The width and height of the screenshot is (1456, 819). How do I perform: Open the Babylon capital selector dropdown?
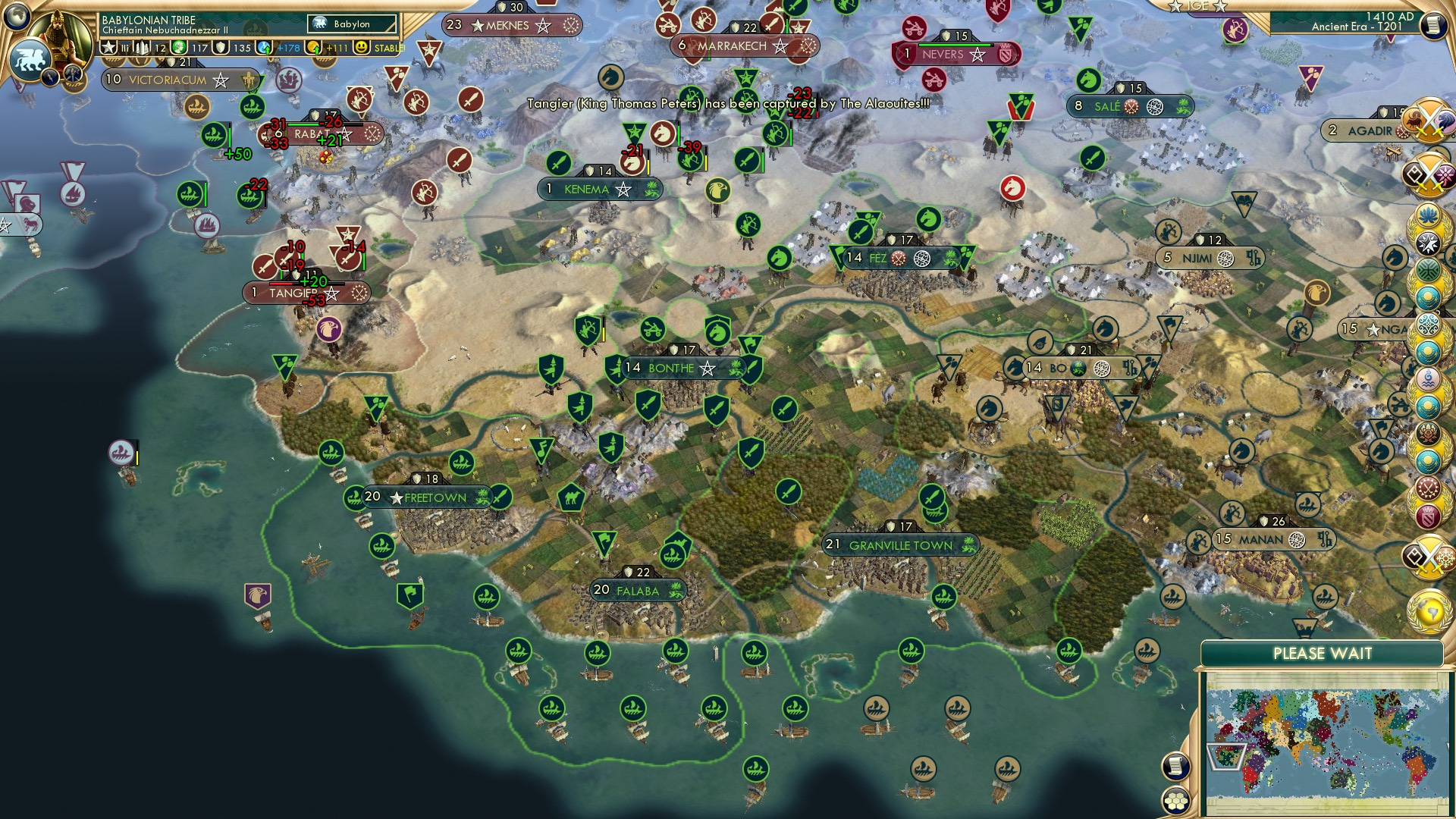click(x=353, y=24)
